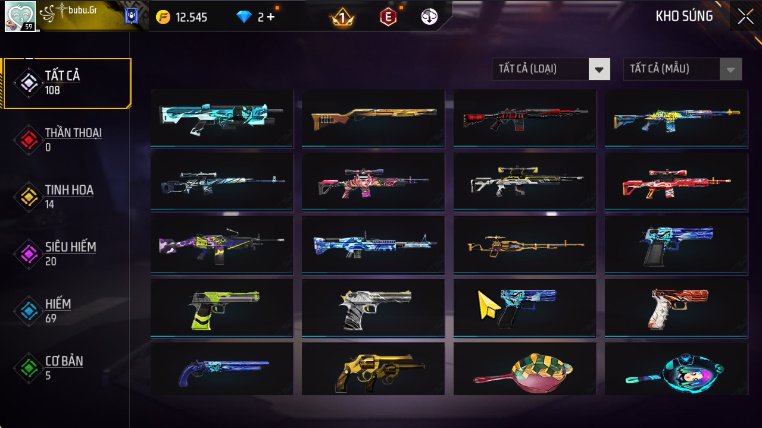Choose the purple and yellow rifle skin
Screen dimensions: 762x428
pyautogui.click(x=222, y=244)
